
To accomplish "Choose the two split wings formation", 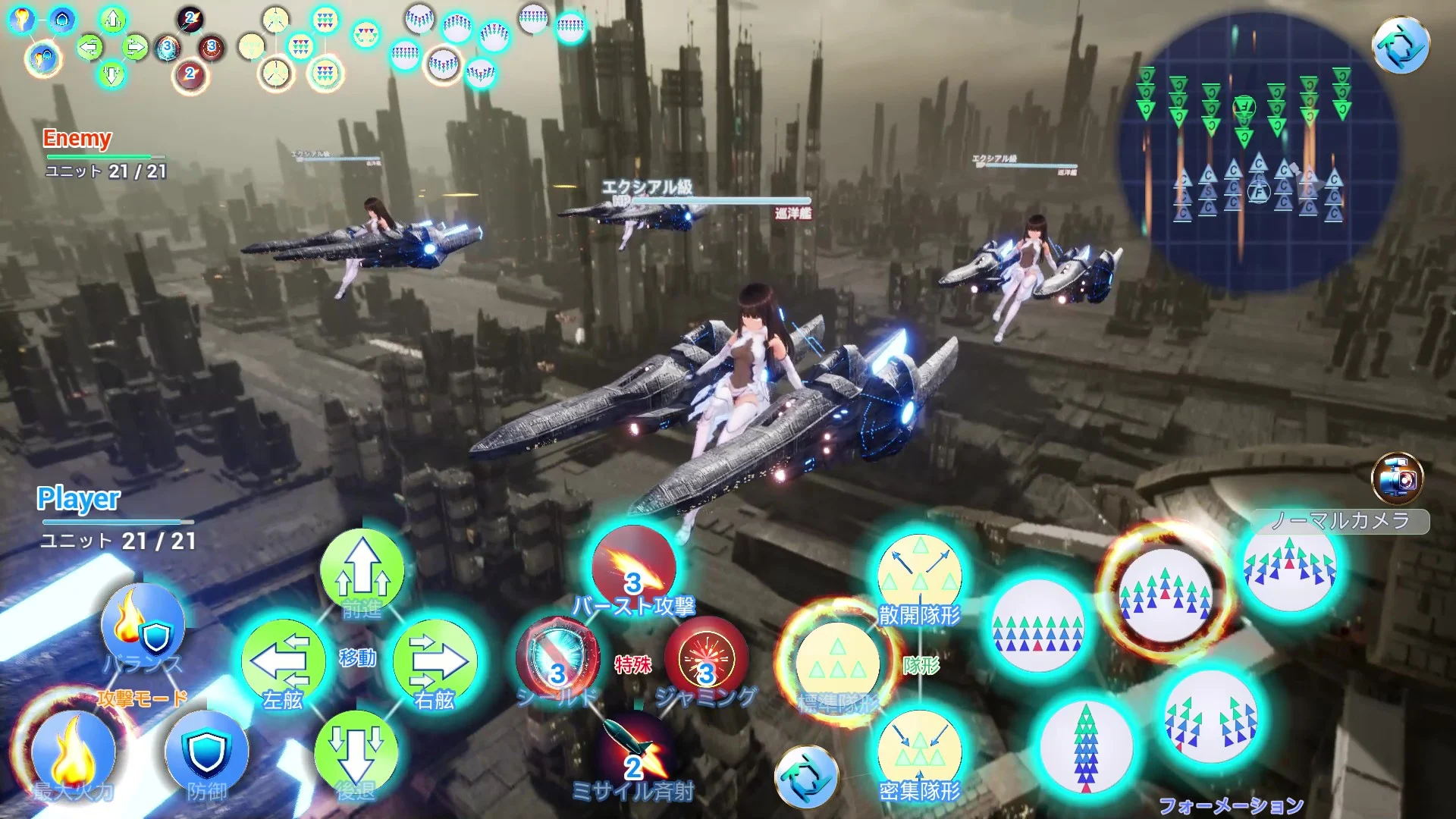I will click(1211, 718).
